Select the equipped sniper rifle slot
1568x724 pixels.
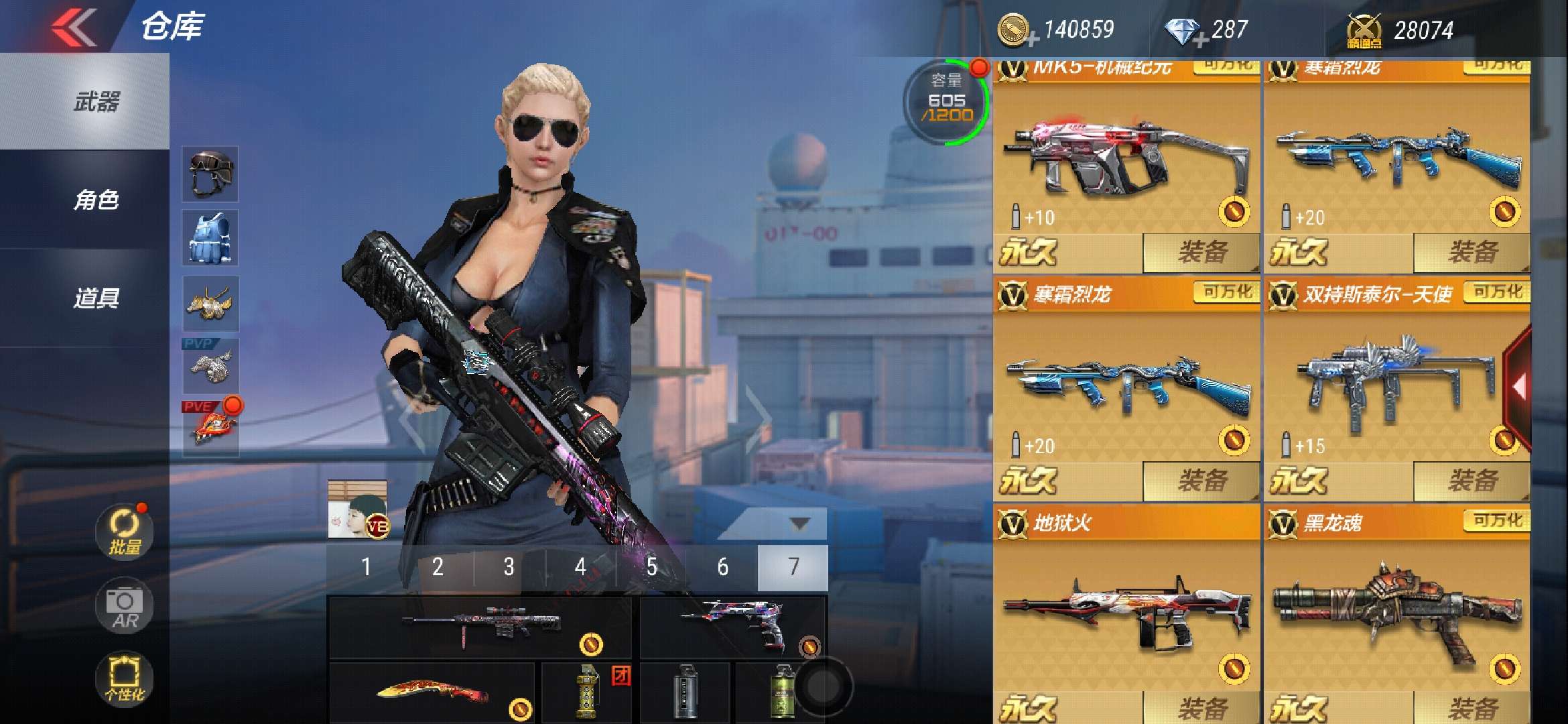(480, 627)
